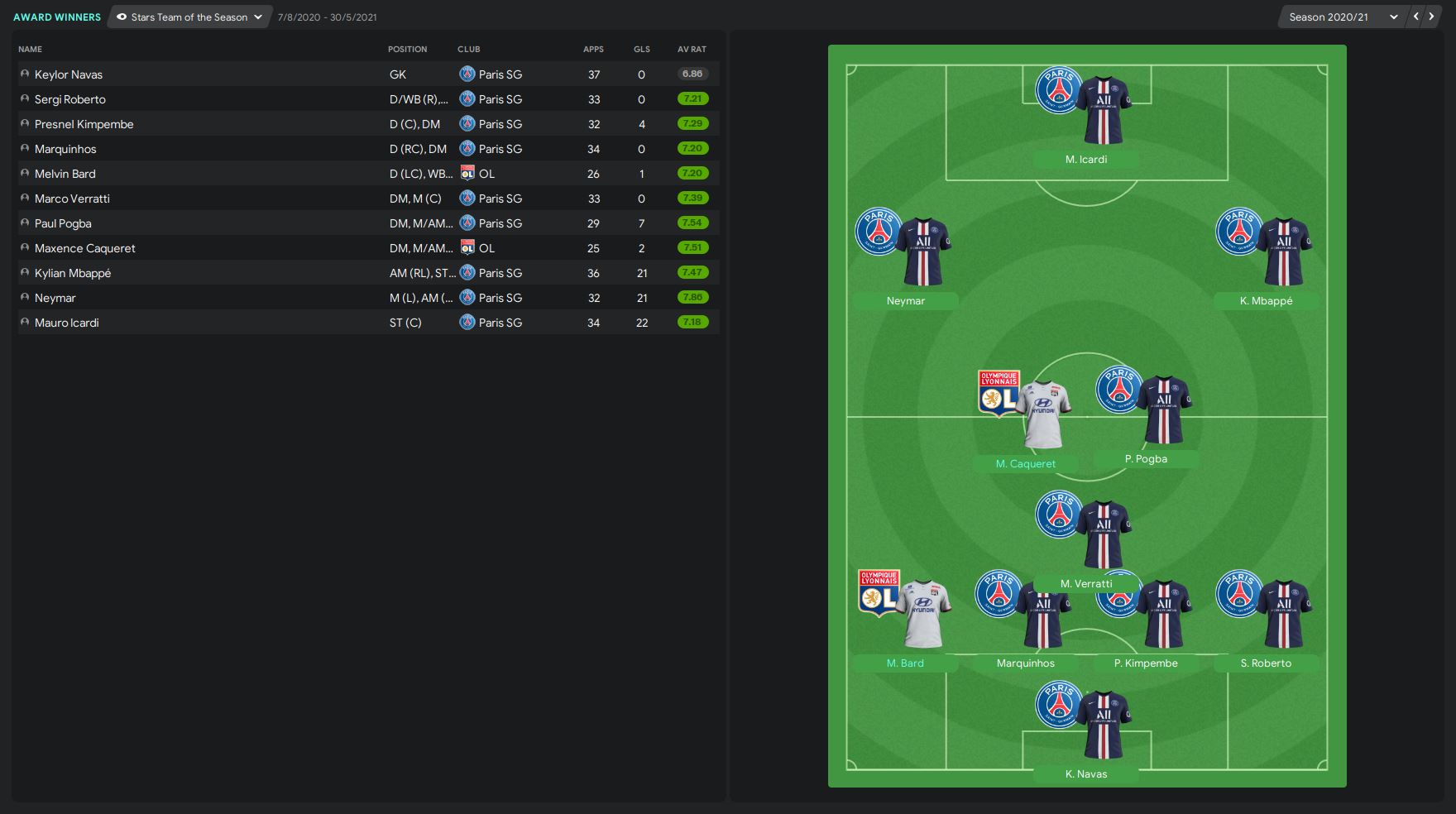Select K. Navas in goal on pitch
The image size is (1456, 814).
(1104, 725)
